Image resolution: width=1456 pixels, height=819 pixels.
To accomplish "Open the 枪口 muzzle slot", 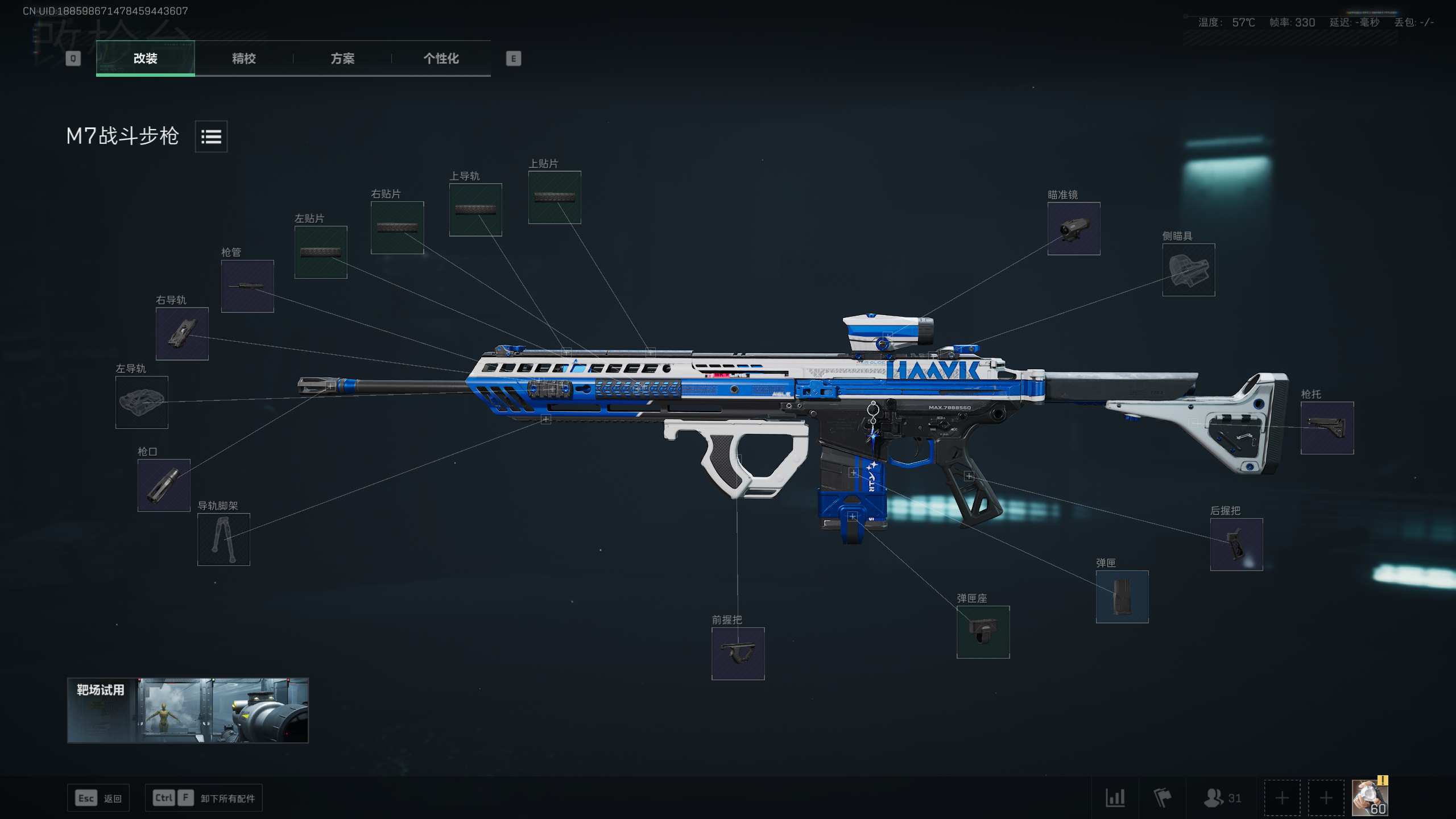I will click(x=164, y=485).
